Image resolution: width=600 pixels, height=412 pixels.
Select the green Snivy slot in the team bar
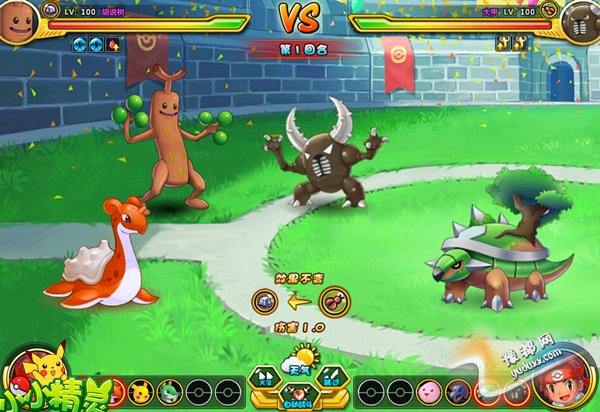click(x=168, y=390)
